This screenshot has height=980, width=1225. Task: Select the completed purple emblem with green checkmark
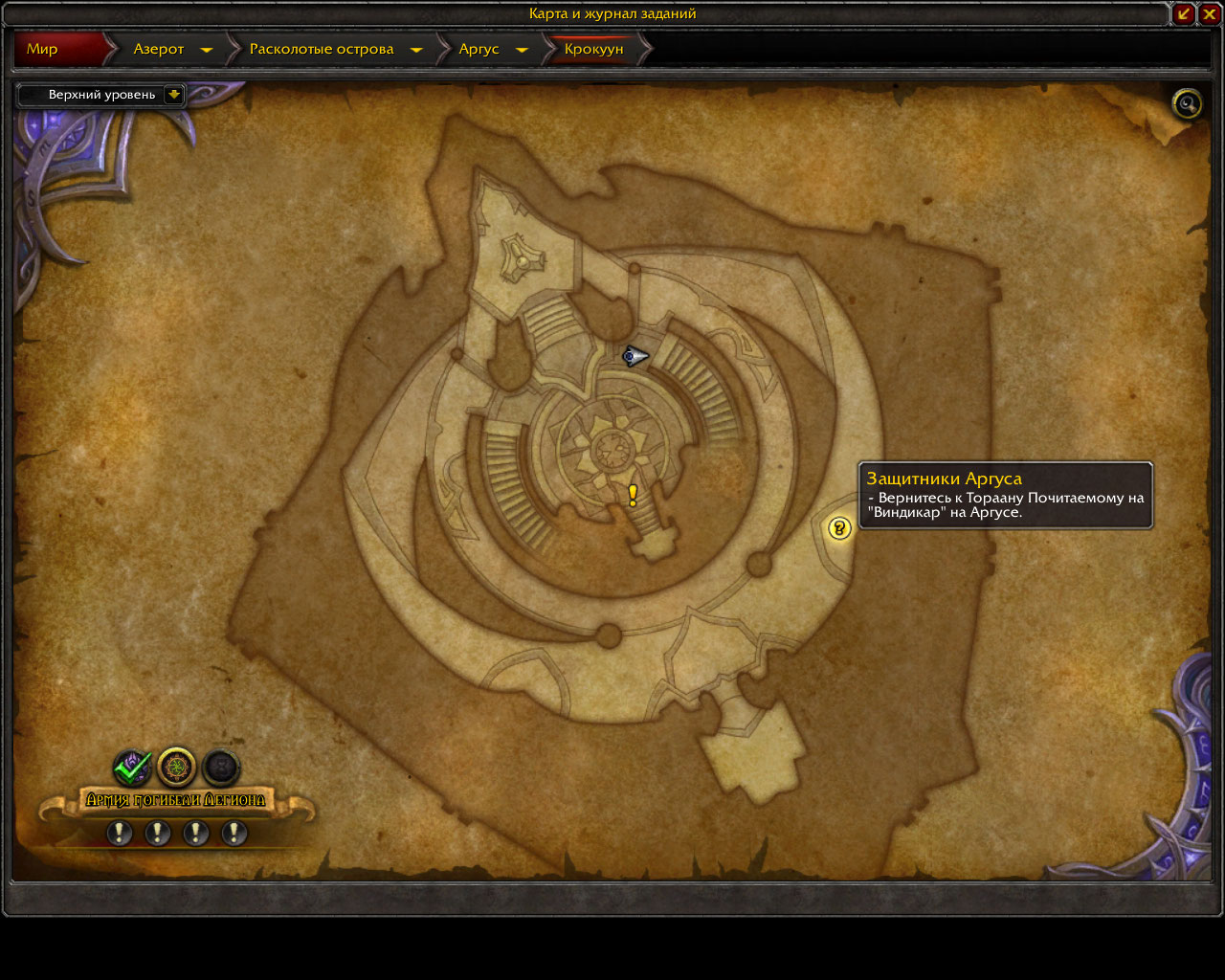(132, 768)
